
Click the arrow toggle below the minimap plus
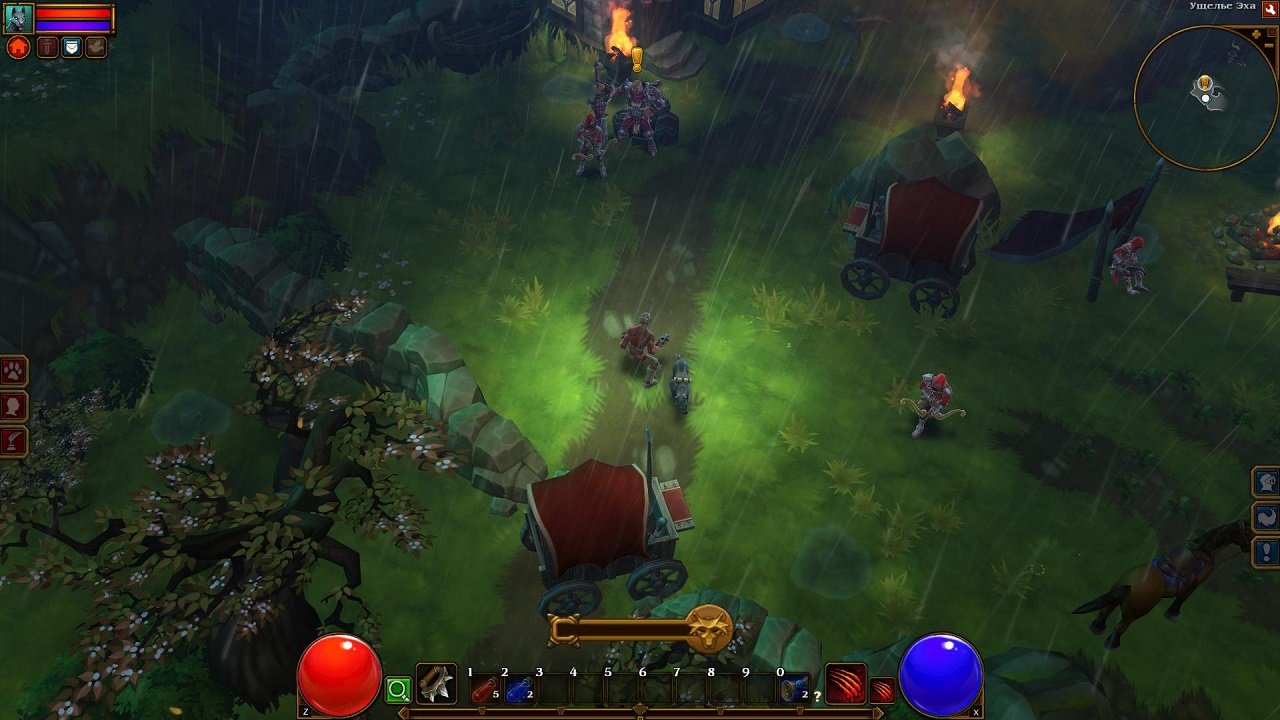1267,45
